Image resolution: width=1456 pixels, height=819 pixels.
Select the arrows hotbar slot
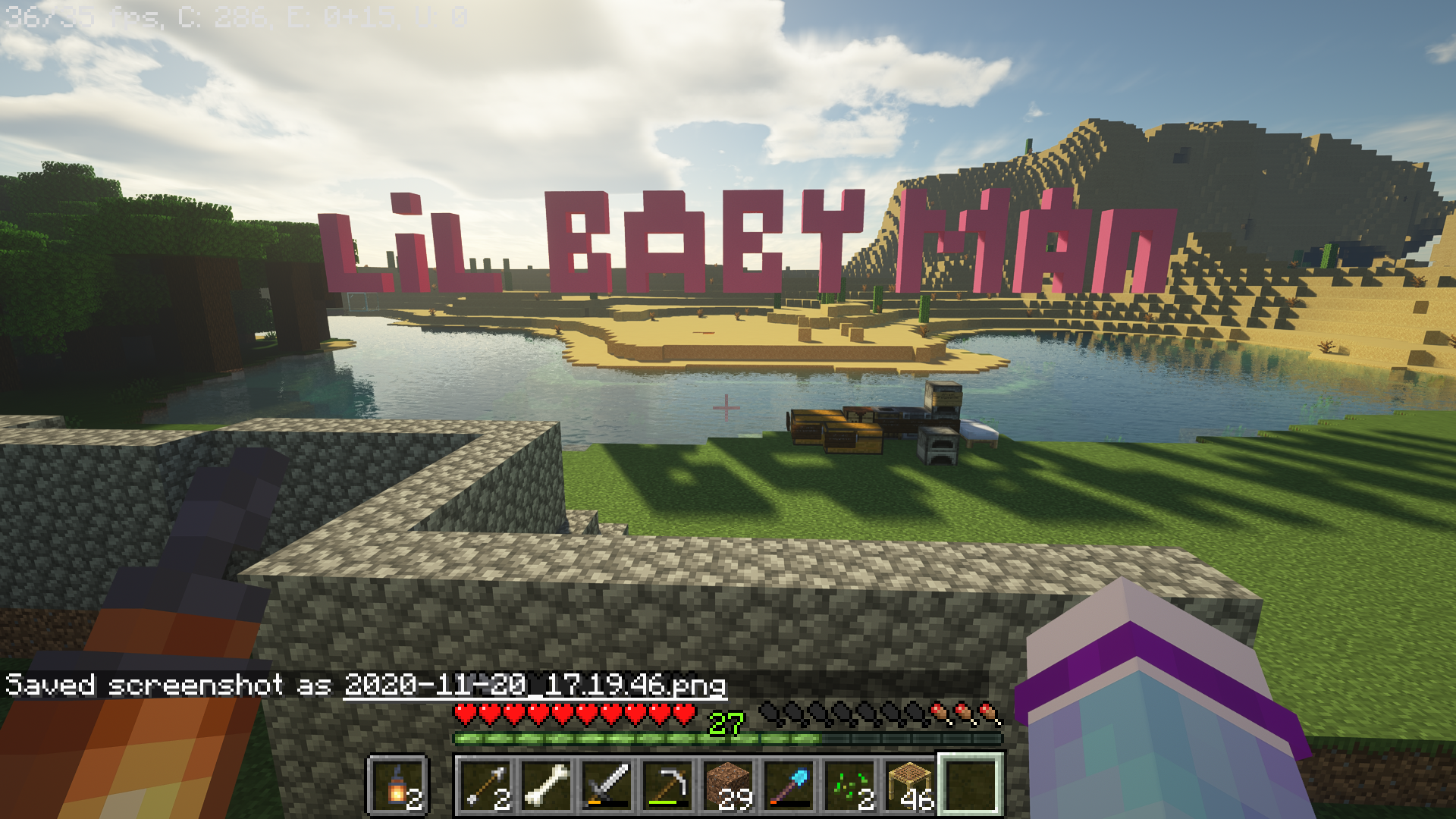tap(486, 785)
